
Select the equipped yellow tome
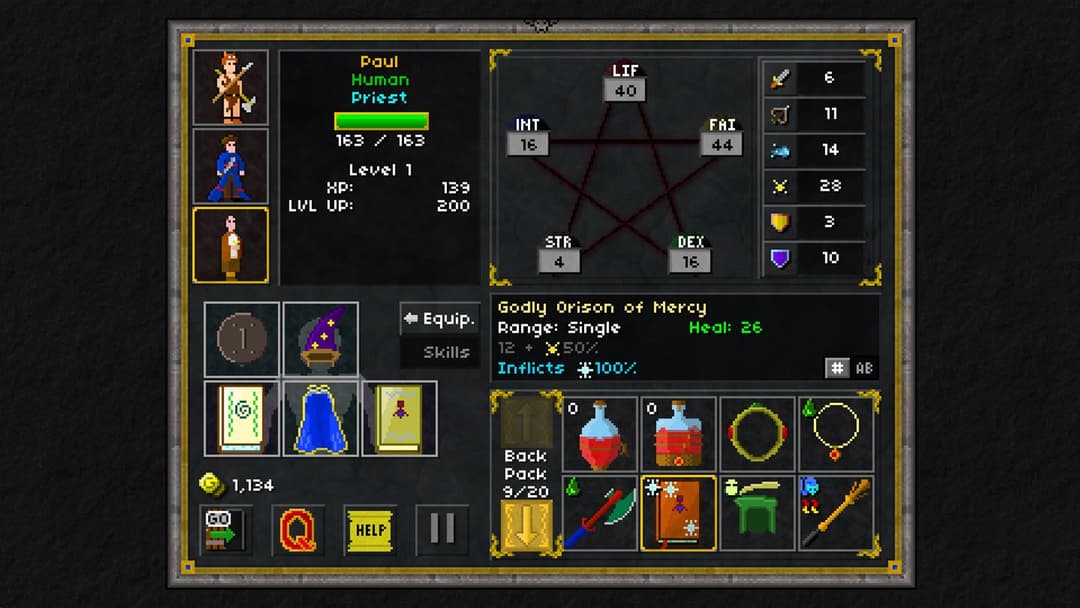point(399,418)
